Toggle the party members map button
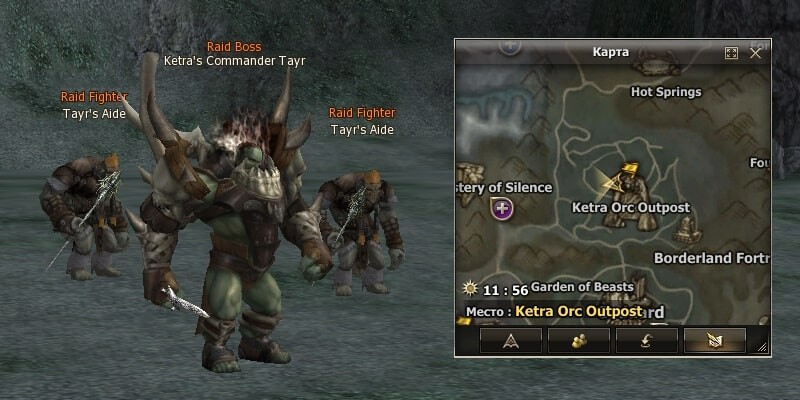 coord(580,341)
